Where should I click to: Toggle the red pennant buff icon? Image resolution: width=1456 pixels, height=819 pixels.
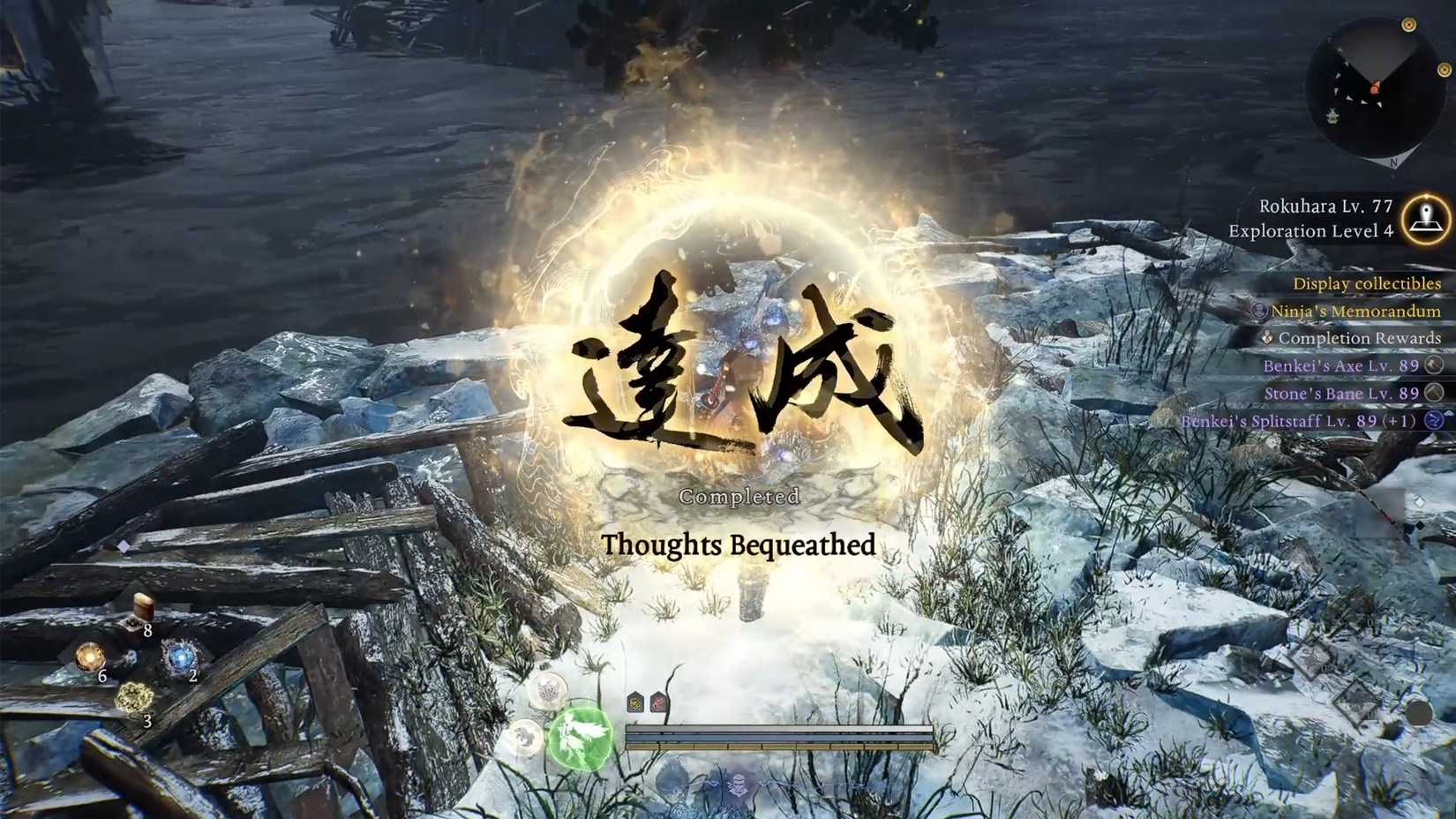point(658,701)
